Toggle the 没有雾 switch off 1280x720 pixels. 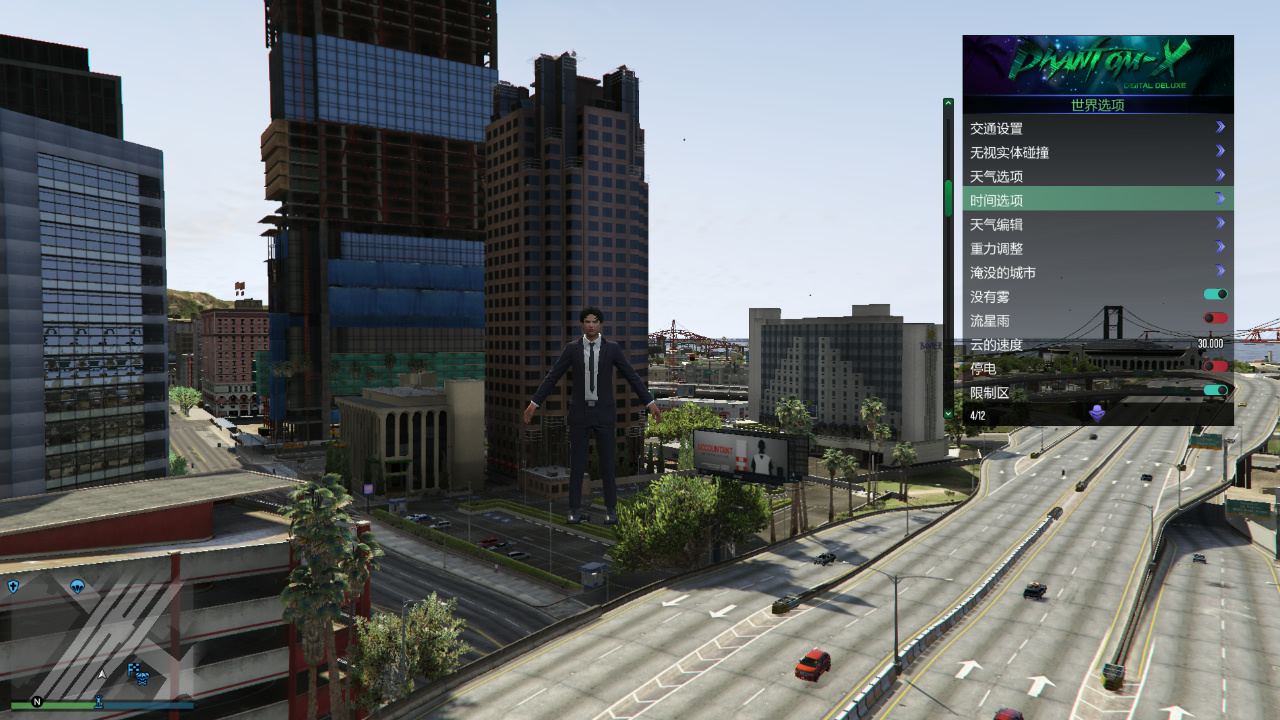pos(1215,295)
